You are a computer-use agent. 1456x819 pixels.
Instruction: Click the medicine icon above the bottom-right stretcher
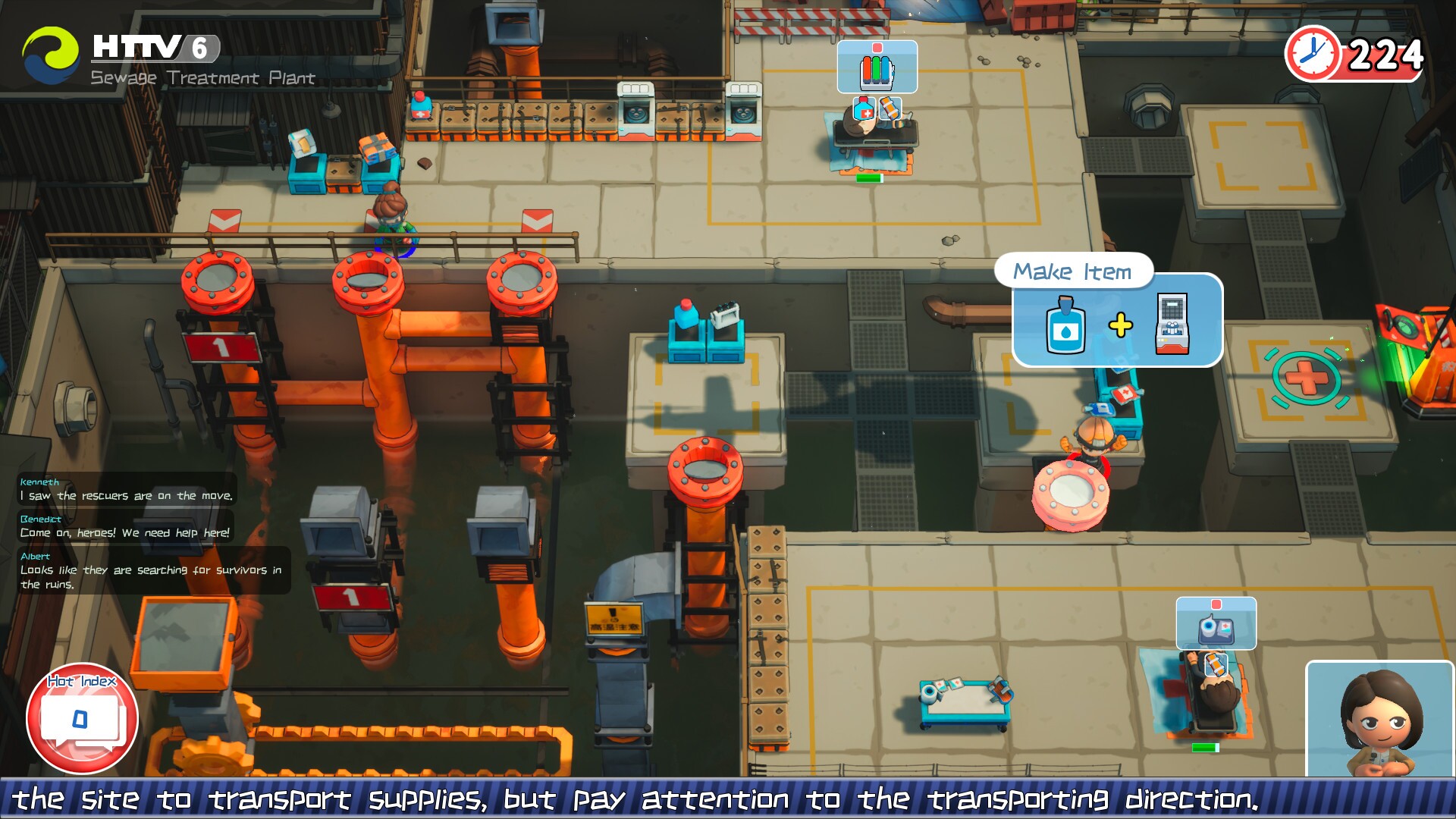coord(1216,630)
